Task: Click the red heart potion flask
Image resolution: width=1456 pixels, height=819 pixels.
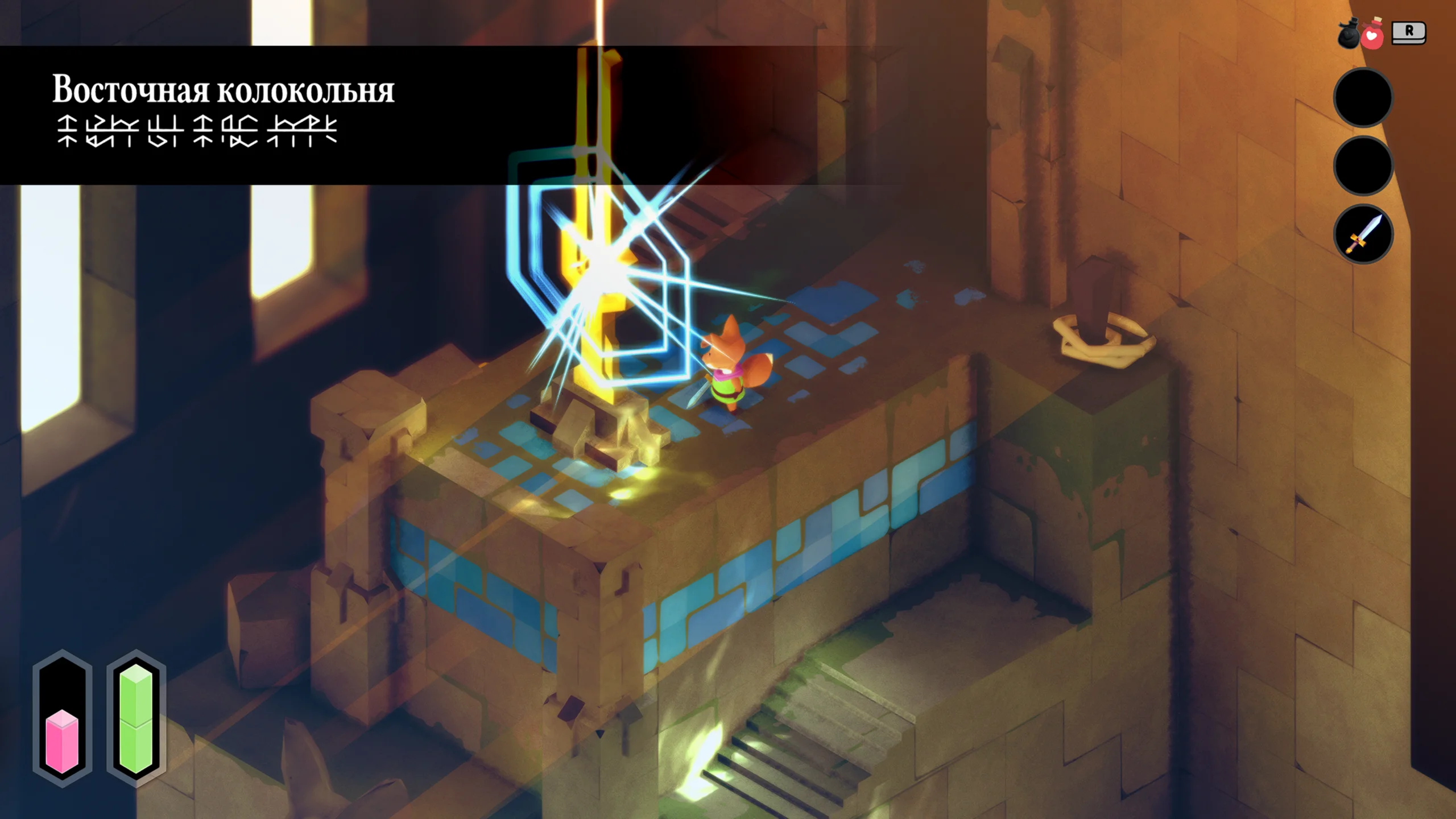Action: pyautogui.click(x=1373, y=35)
